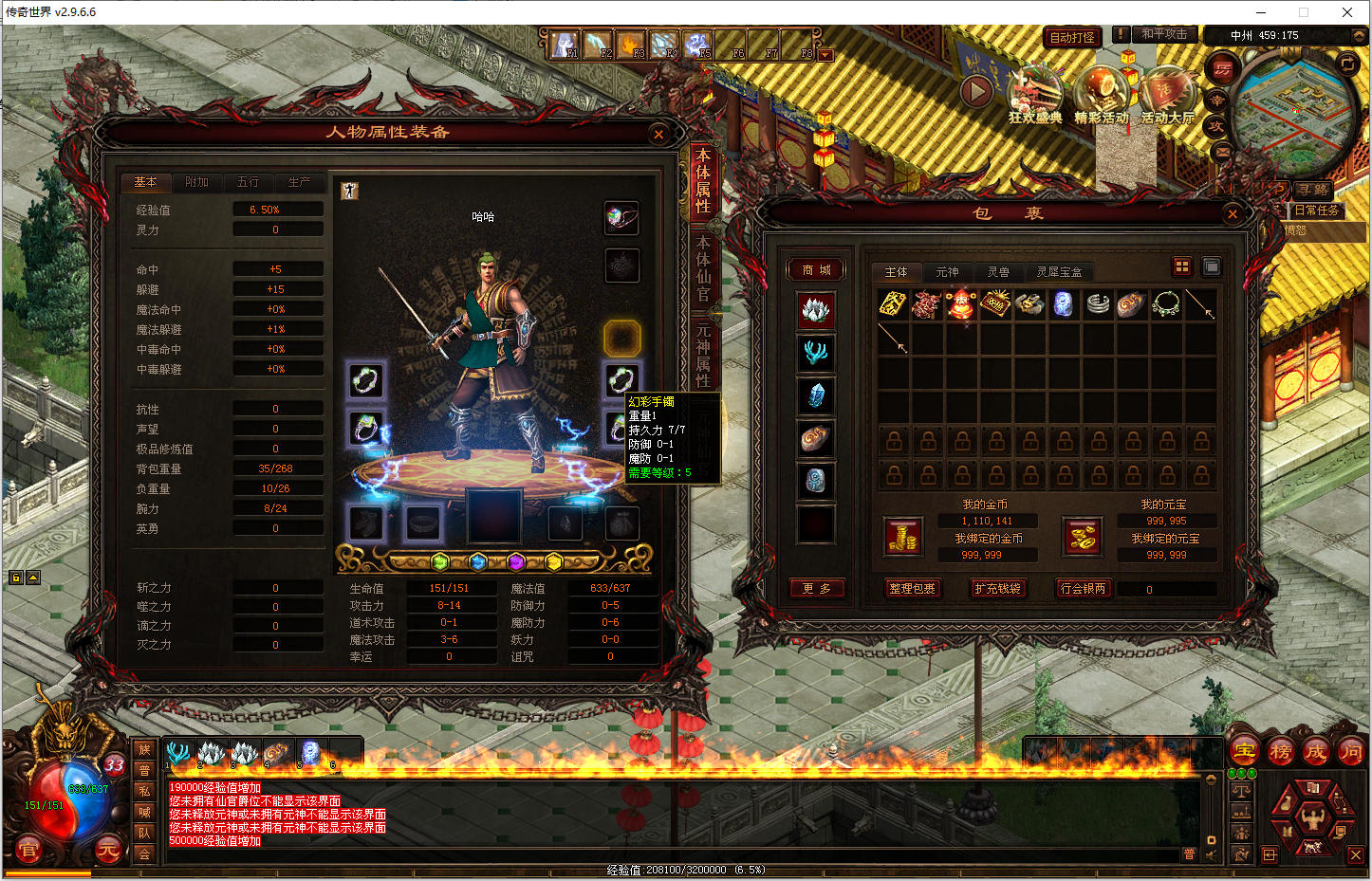
Task: Open the 灵兽 bag tab
Action: tap(998, 272)
